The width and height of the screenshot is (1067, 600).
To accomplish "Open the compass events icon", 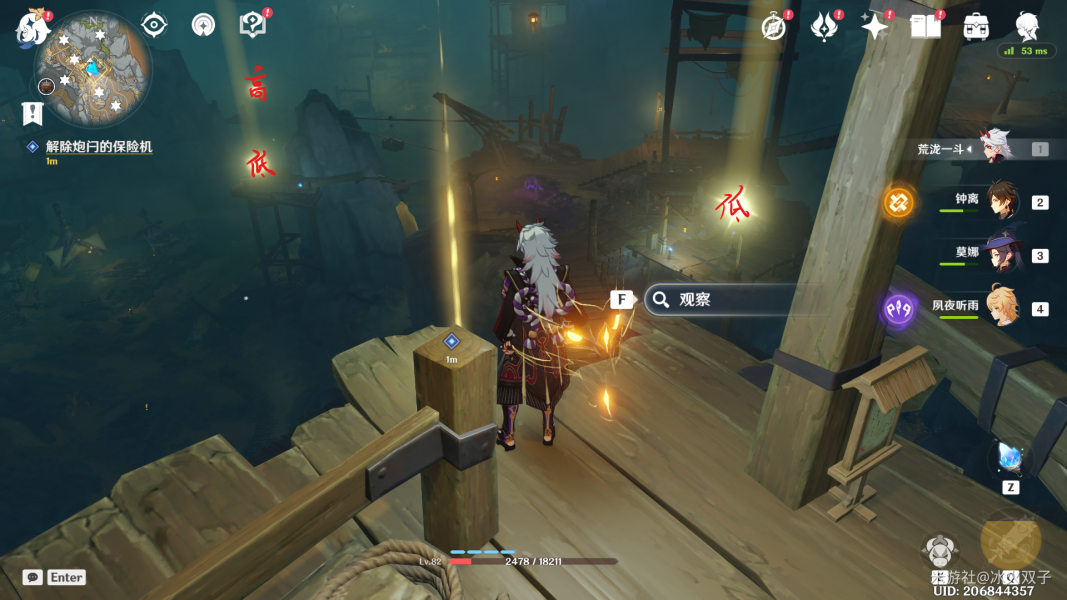I will (773, 27).
